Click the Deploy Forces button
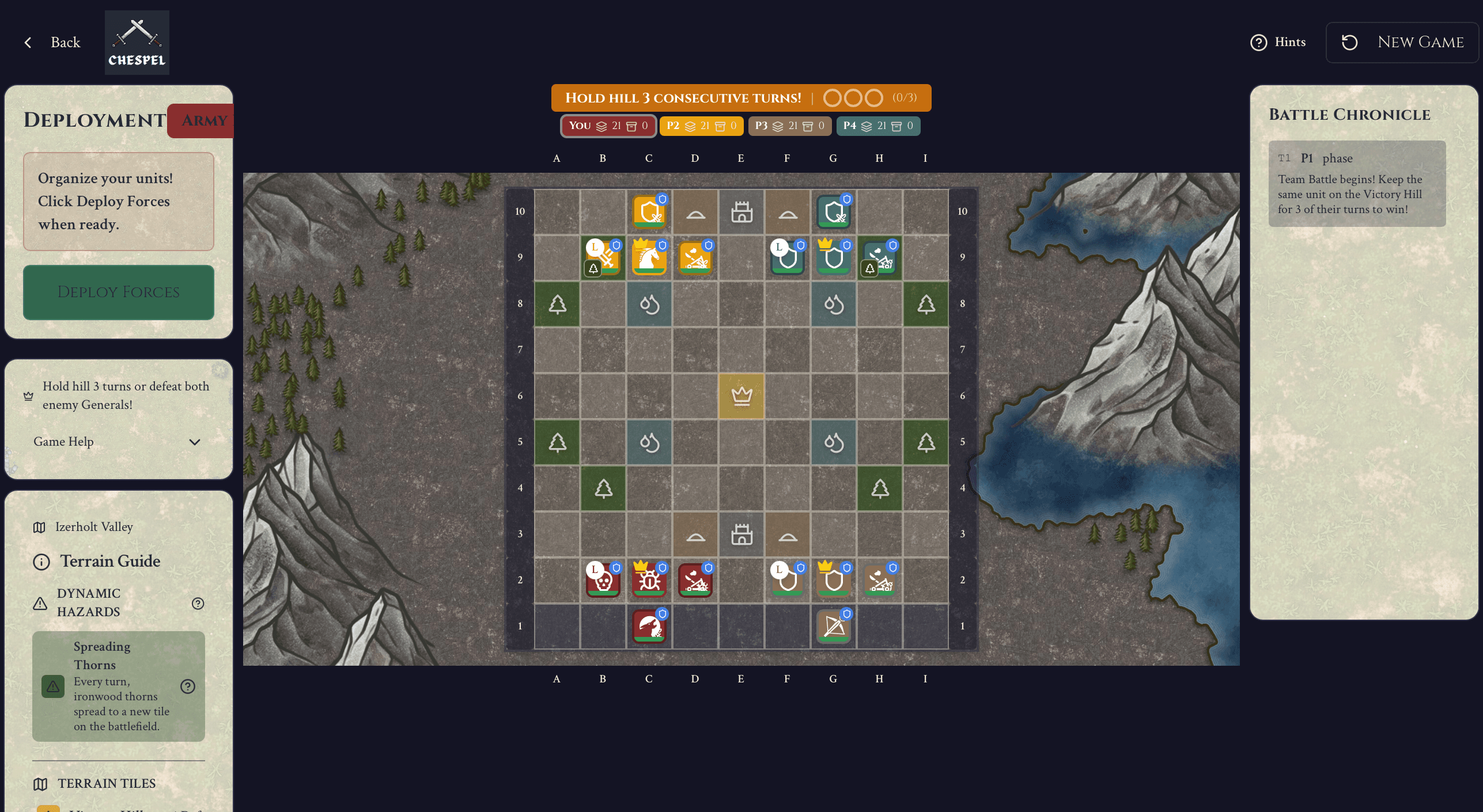 [118, 292]
